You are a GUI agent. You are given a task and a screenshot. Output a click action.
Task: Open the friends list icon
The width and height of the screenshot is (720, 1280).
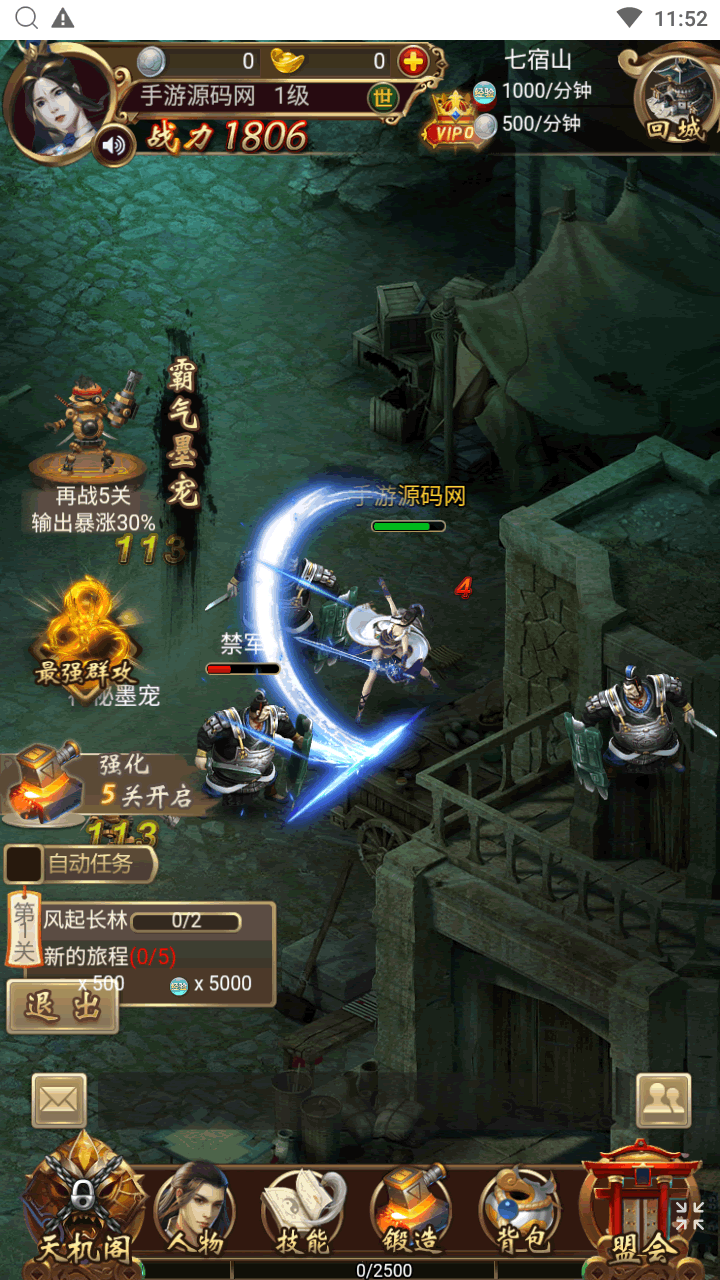click(x=663, y=1100)
